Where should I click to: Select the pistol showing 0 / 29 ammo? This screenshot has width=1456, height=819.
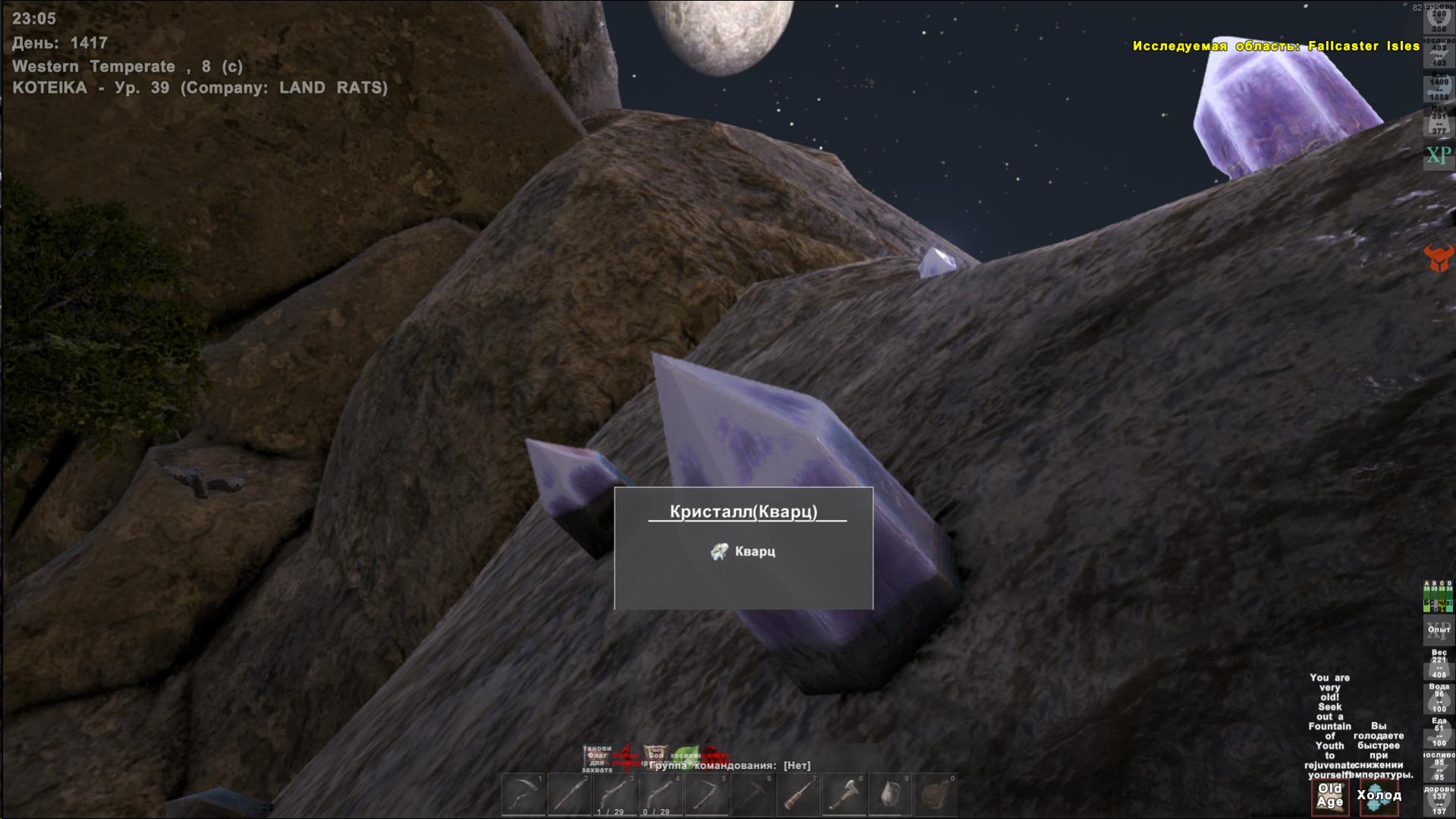click(660, 795)
